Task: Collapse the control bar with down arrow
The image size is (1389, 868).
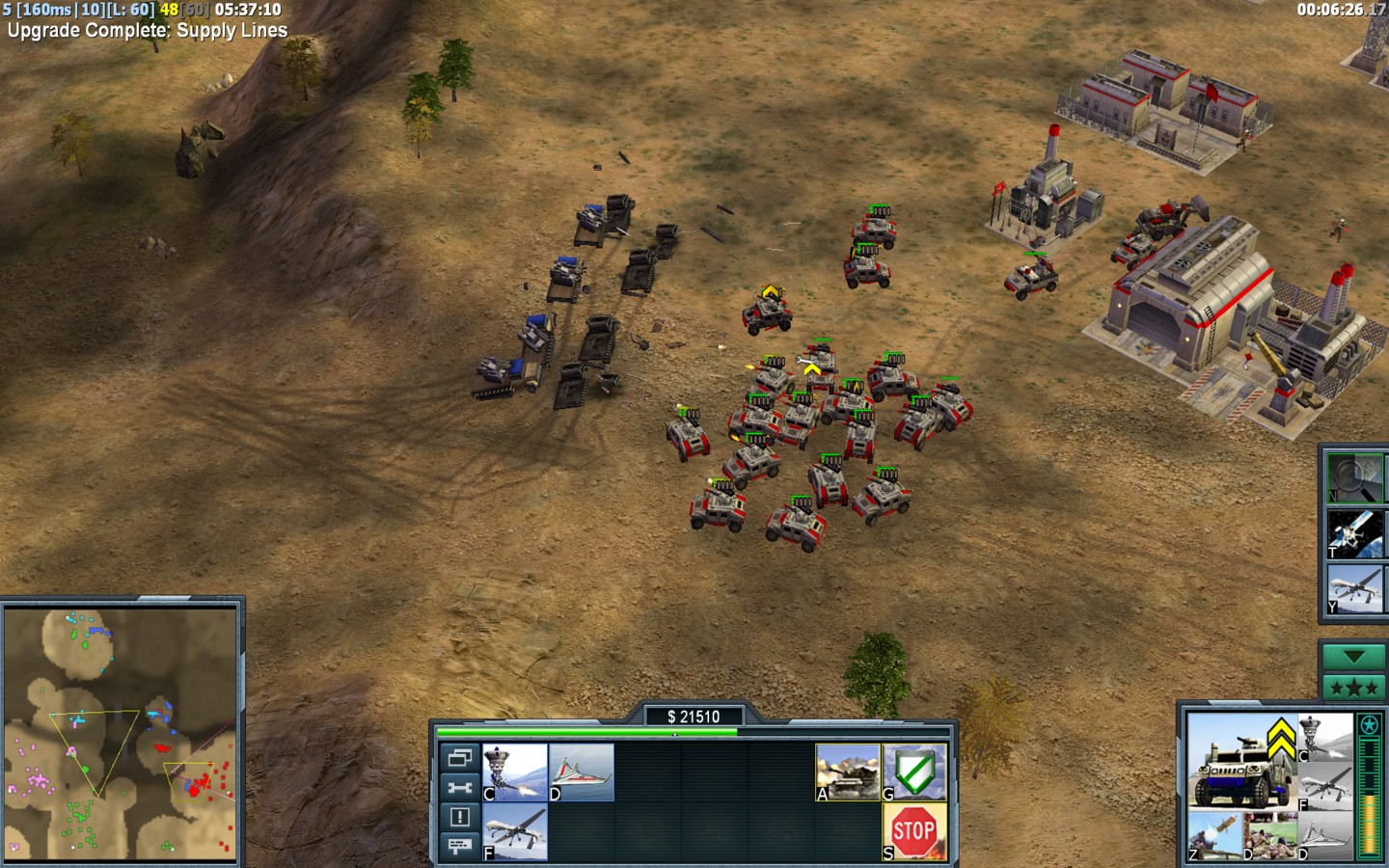Action: coord(1353,657)
